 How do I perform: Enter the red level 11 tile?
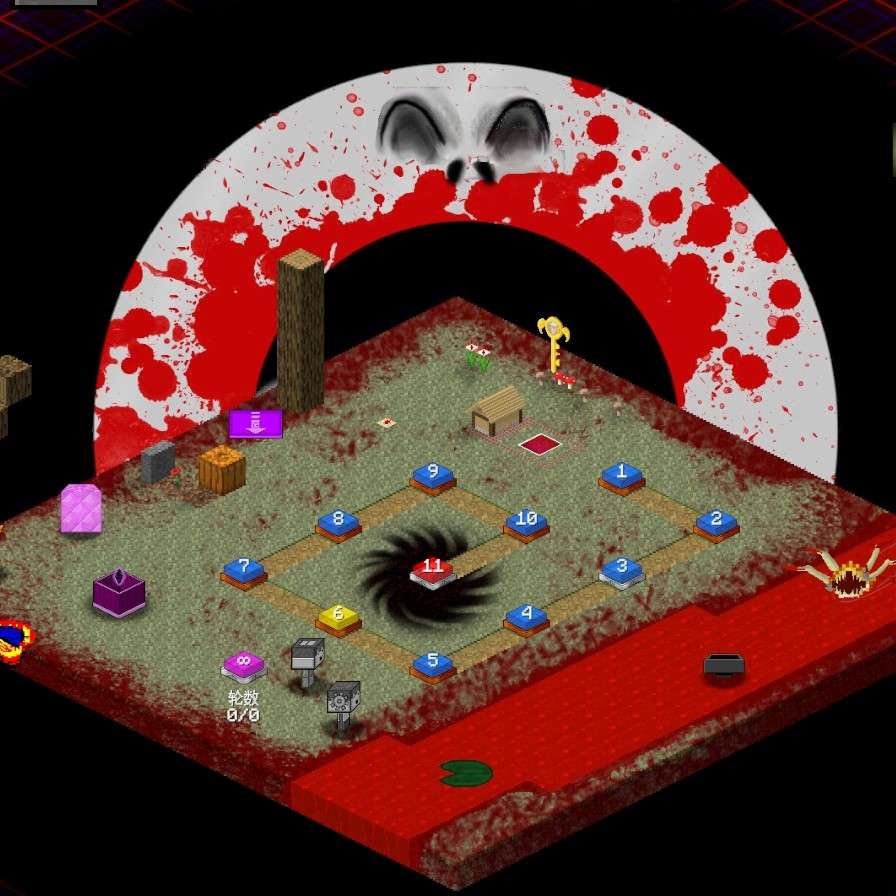(432, 570)
